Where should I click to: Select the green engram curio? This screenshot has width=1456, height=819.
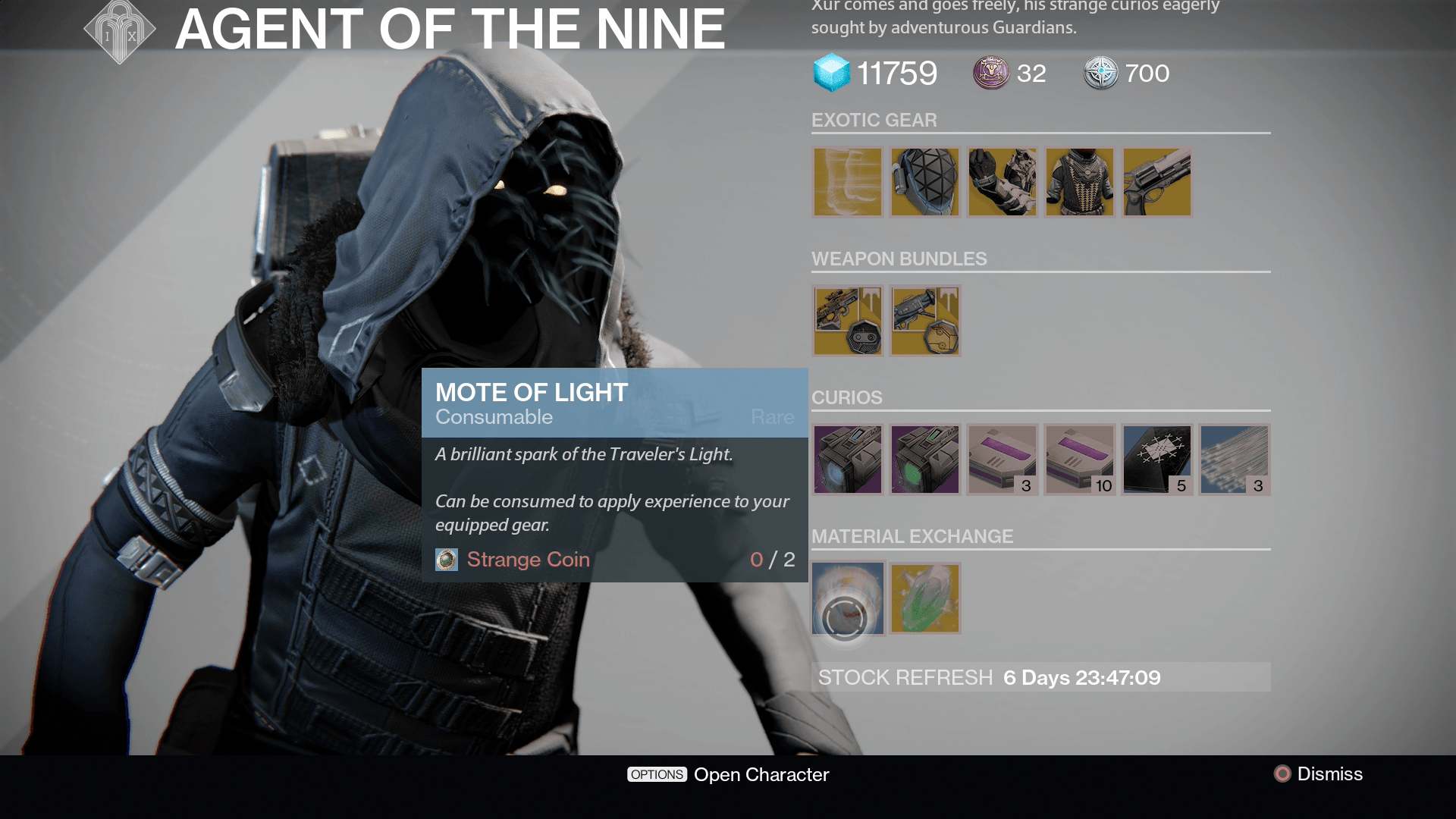[924, 459]
